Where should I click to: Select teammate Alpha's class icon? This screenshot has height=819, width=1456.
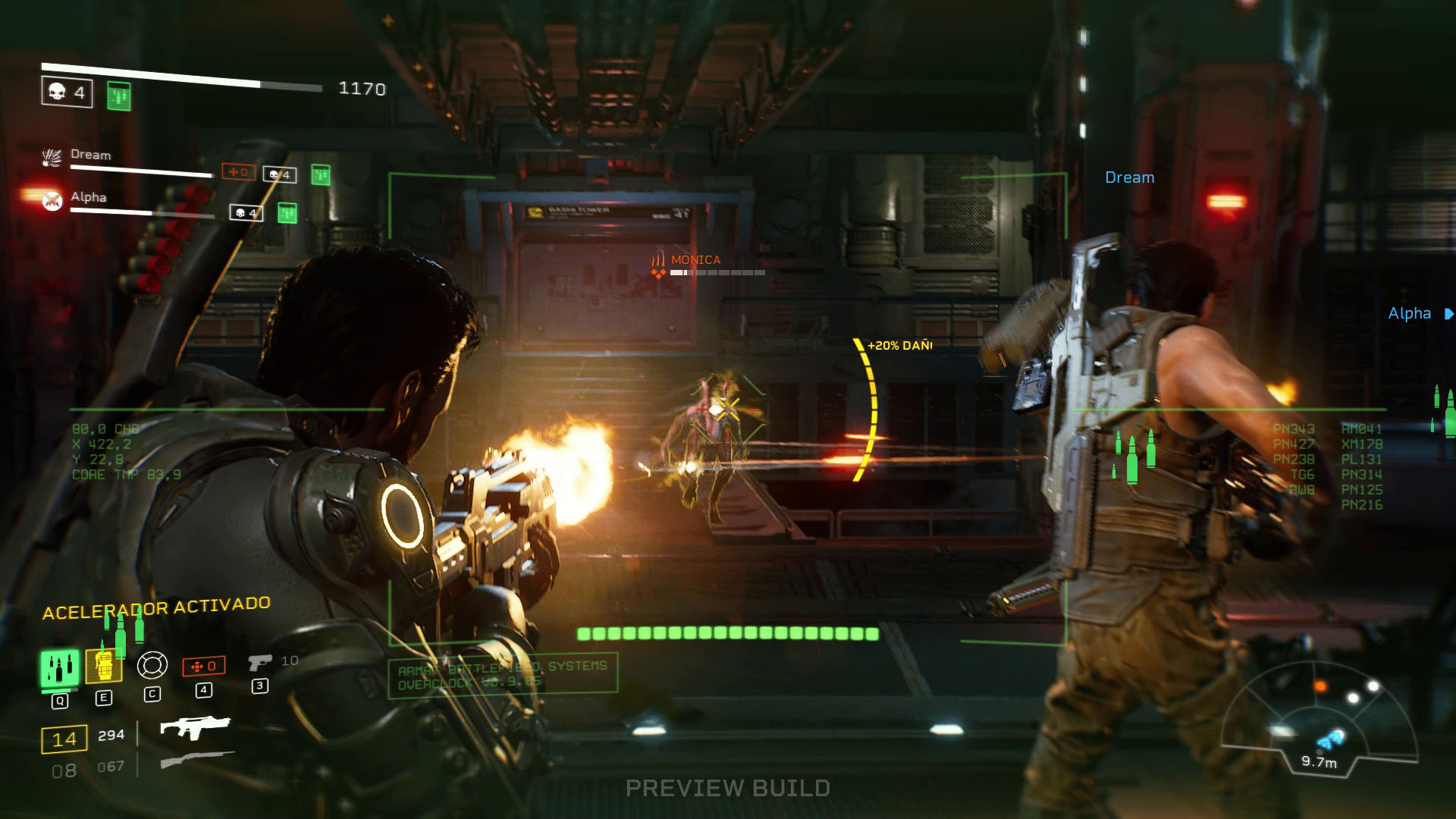click(x=52, y=200)
